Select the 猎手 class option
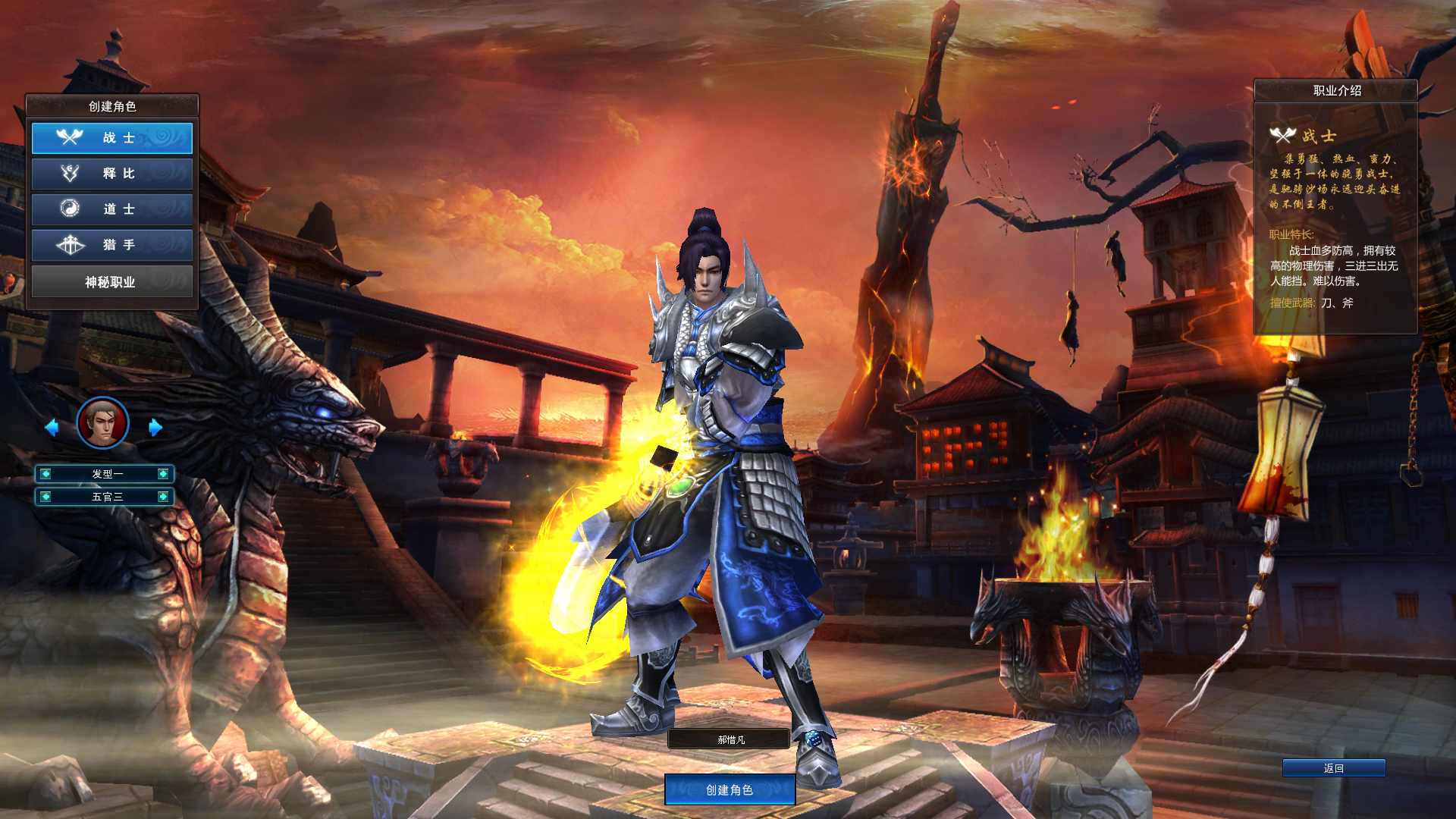 [112, 245]
